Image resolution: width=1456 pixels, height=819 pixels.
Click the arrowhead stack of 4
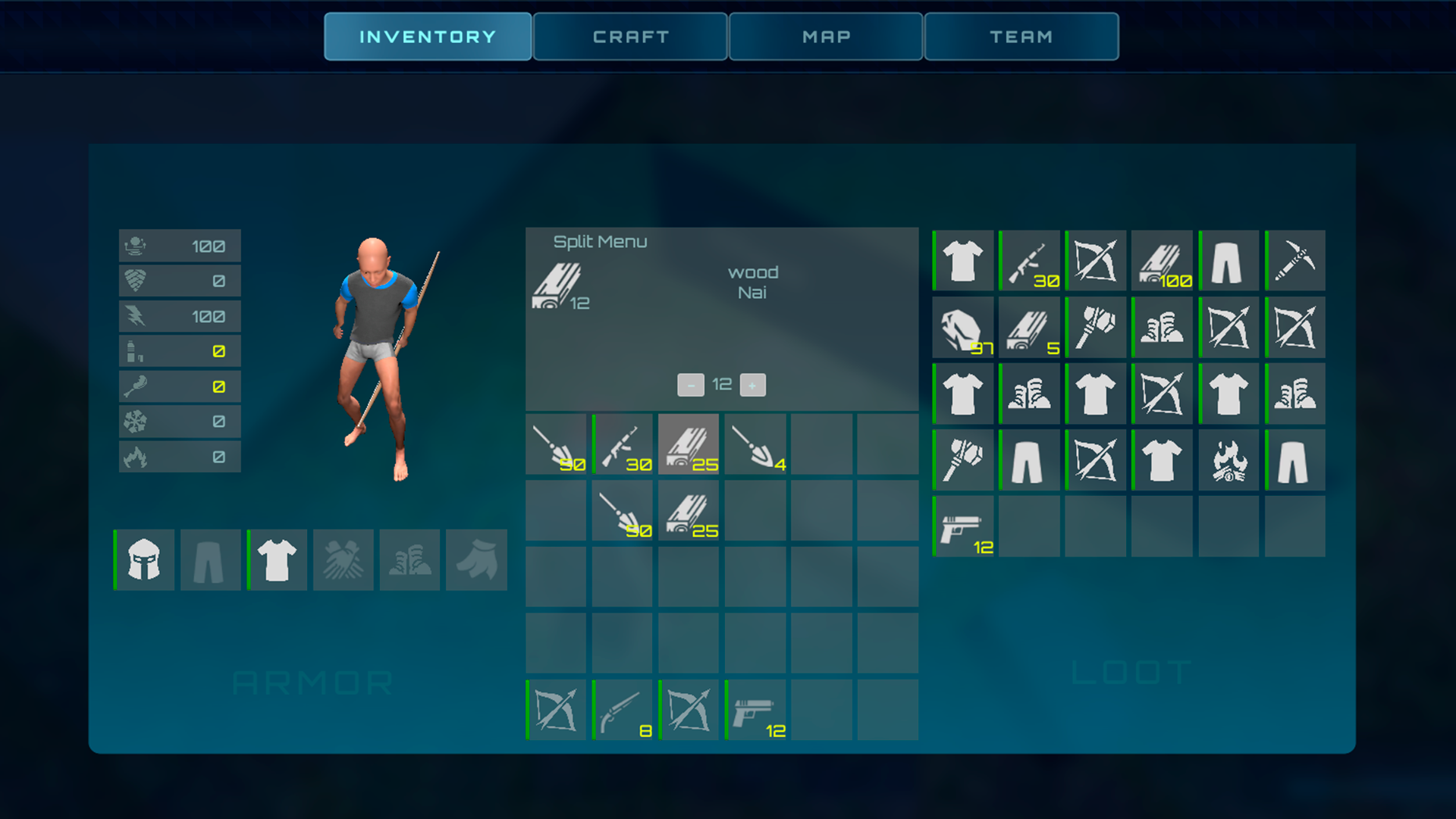tap(755, 445)
